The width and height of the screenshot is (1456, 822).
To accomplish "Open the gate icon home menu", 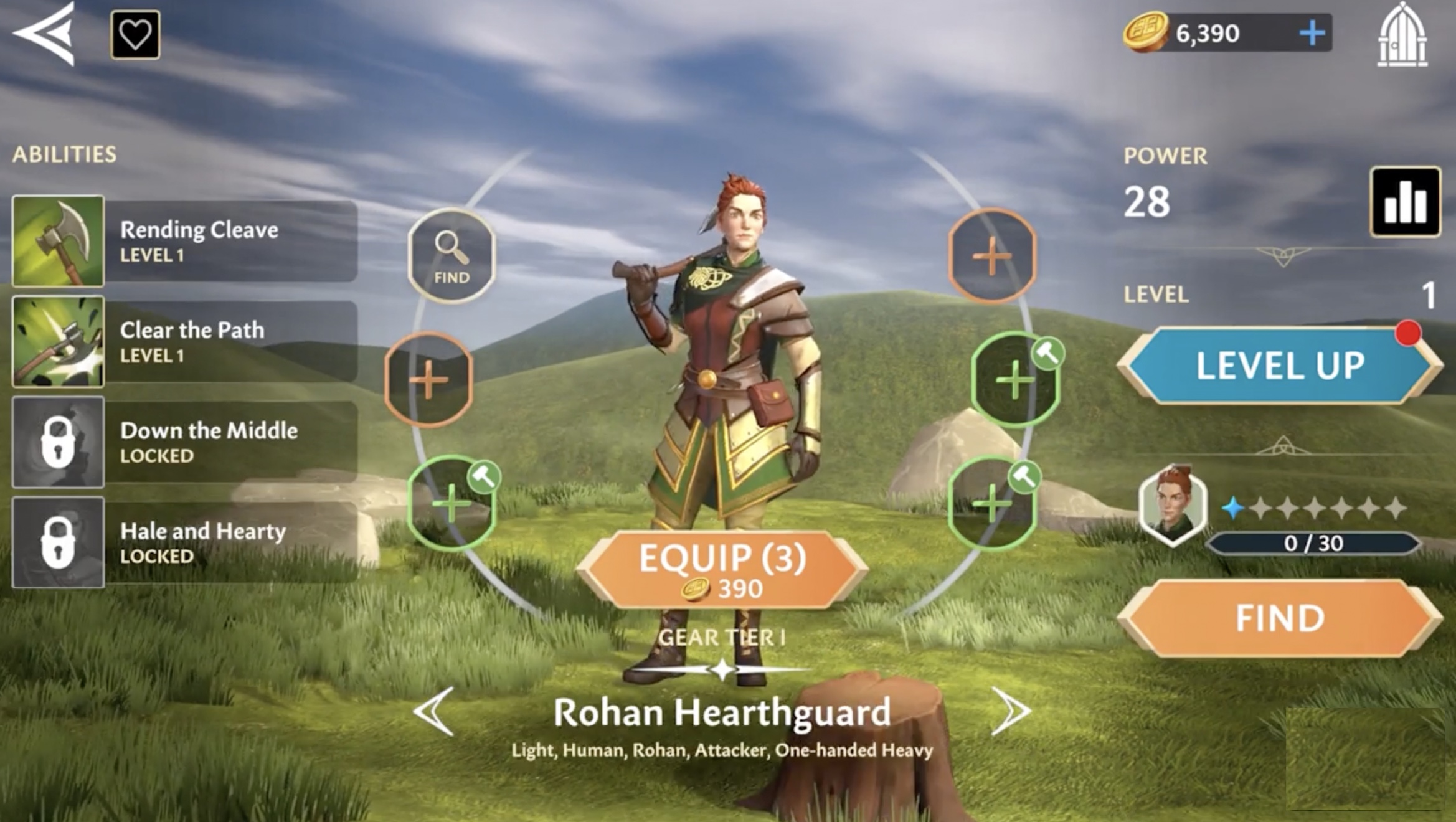I will pos(1402,35).
